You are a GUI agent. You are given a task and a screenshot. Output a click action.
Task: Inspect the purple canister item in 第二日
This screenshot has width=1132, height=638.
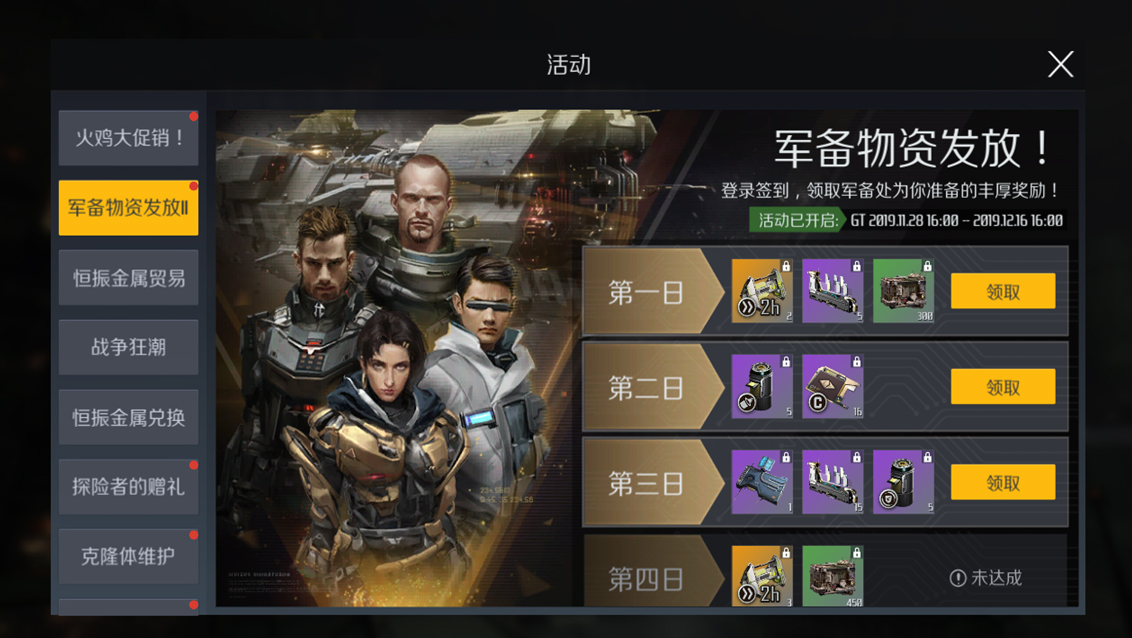coord(762,387)
